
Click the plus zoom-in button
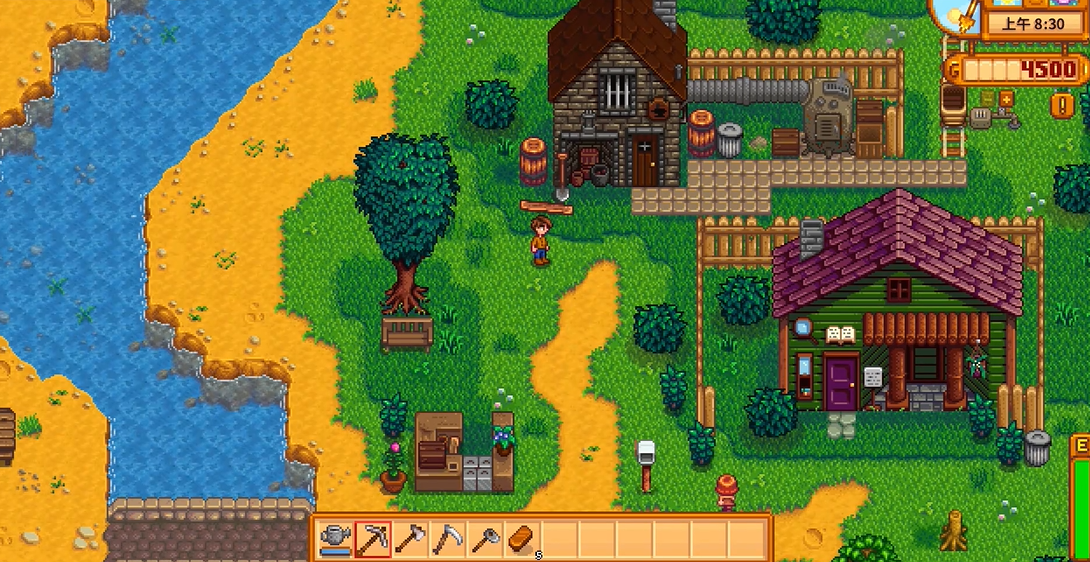[x=1006, y=98]
